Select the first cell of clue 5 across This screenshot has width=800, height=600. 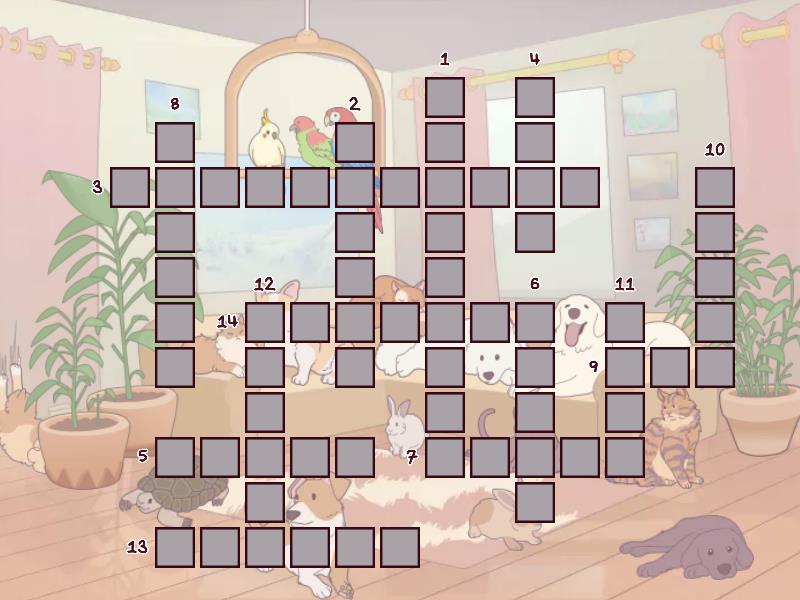pyautogui.click(x=175, y=457)
